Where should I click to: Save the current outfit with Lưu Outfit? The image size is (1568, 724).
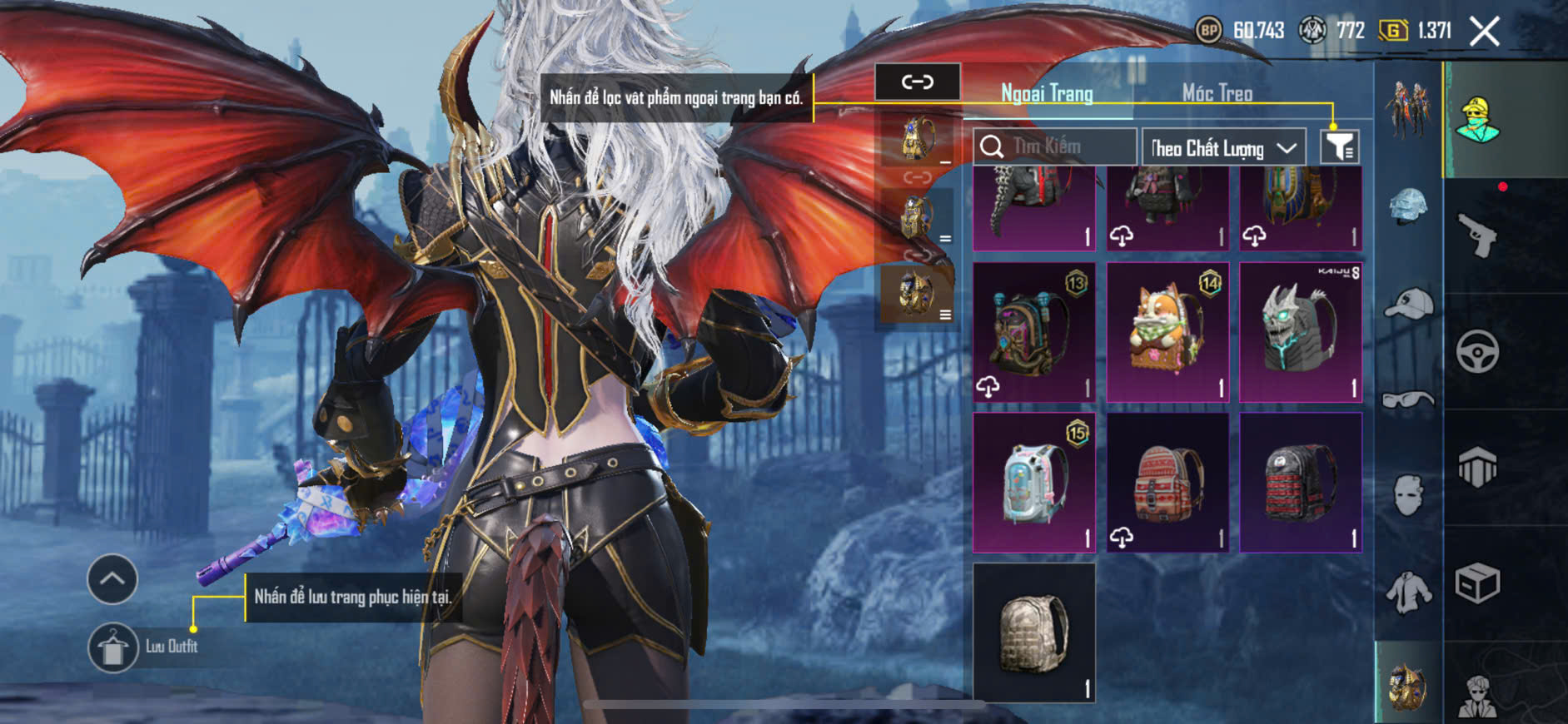click(x=114, y=647)
